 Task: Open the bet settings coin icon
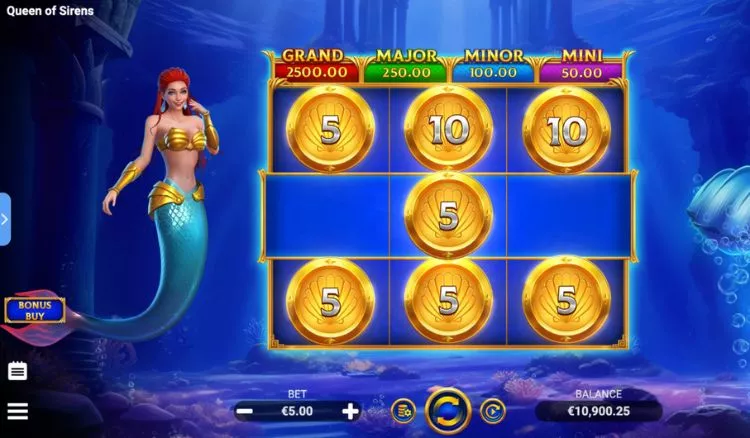coord(403,410)
